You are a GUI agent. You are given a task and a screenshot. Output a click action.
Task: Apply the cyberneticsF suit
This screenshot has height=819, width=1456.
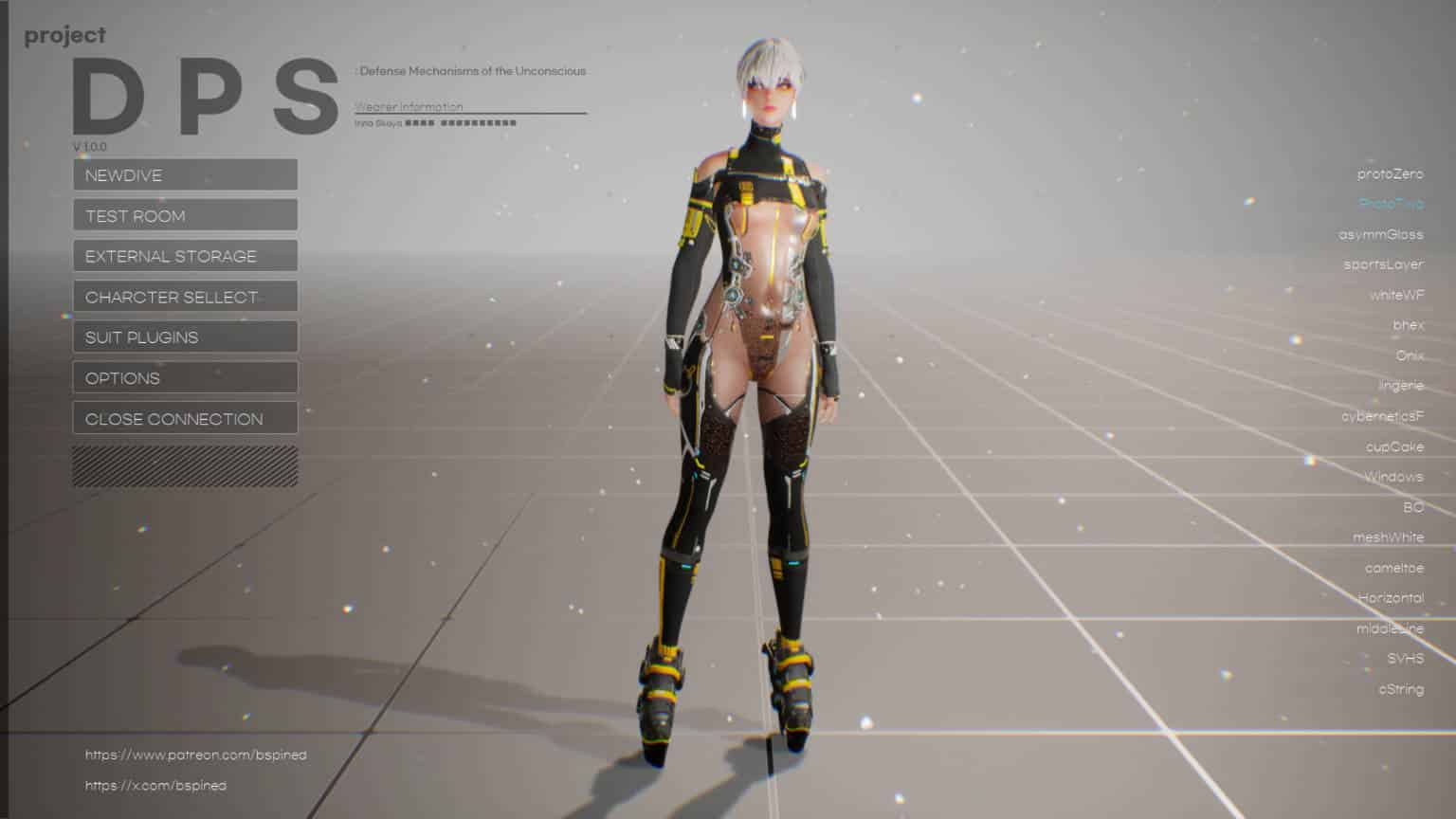tap(1382, 416)
